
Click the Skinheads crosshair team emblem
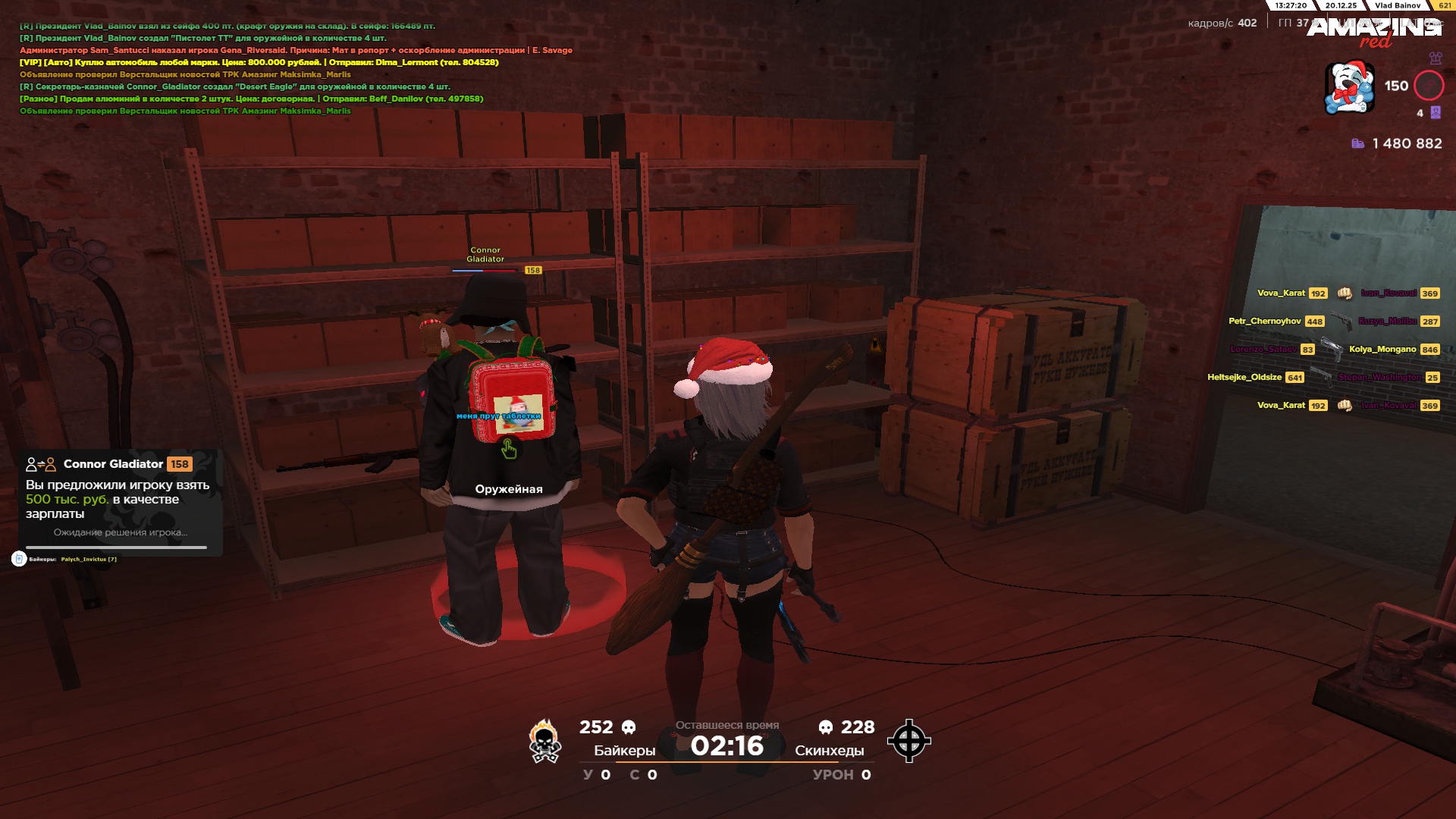(908, 741)
